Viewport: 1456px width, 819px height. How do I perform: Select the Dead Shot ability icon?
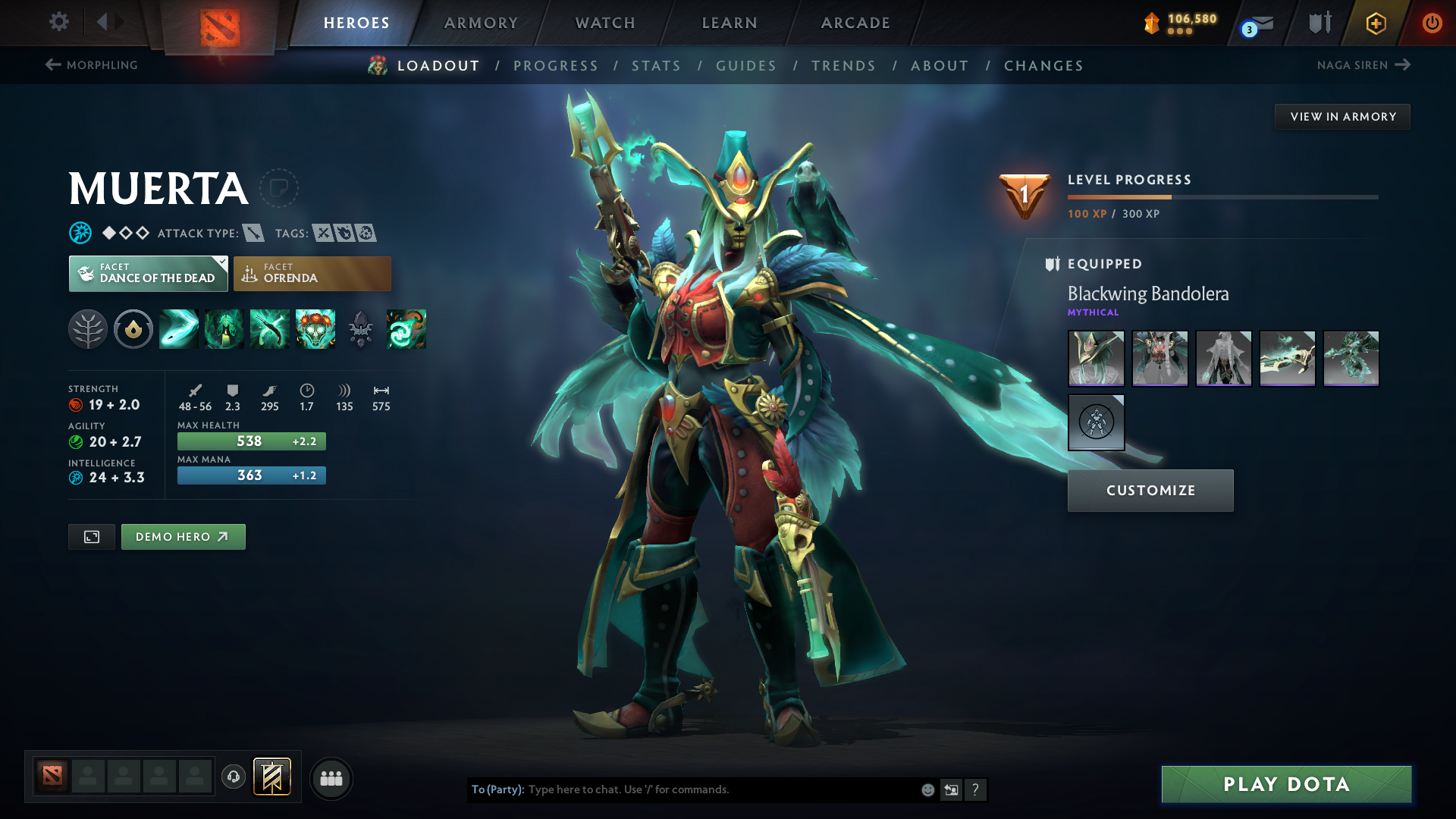coord(178,328)
